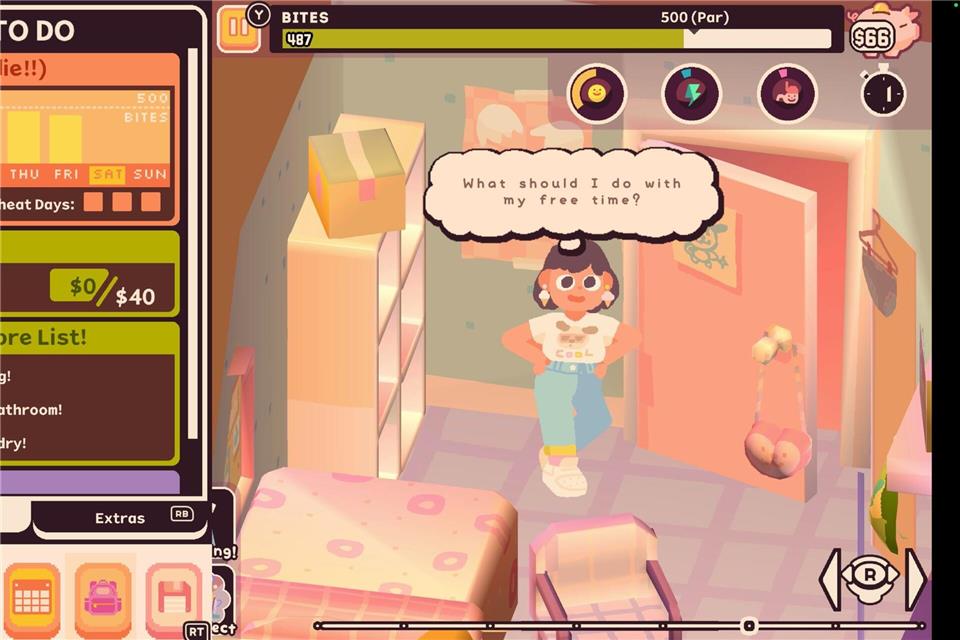Check the smiley face happiness meter

coord(597,94)
